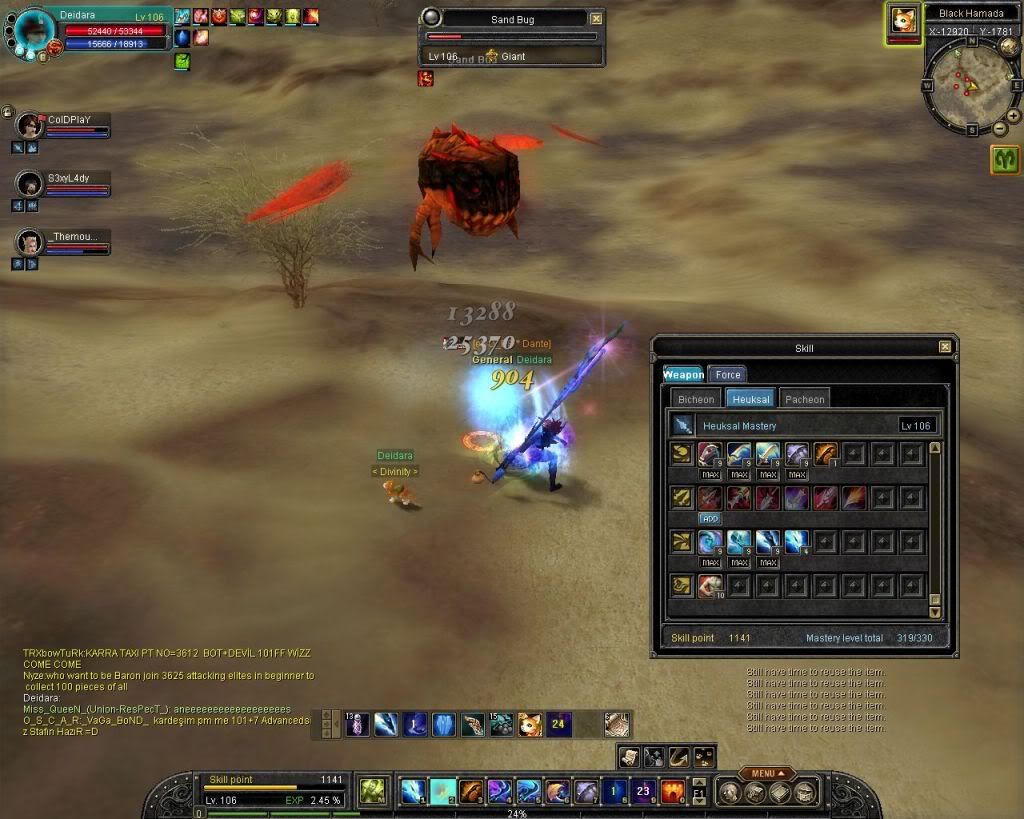
Task: Select the fox pet portrait
Action: click(905, 20)
